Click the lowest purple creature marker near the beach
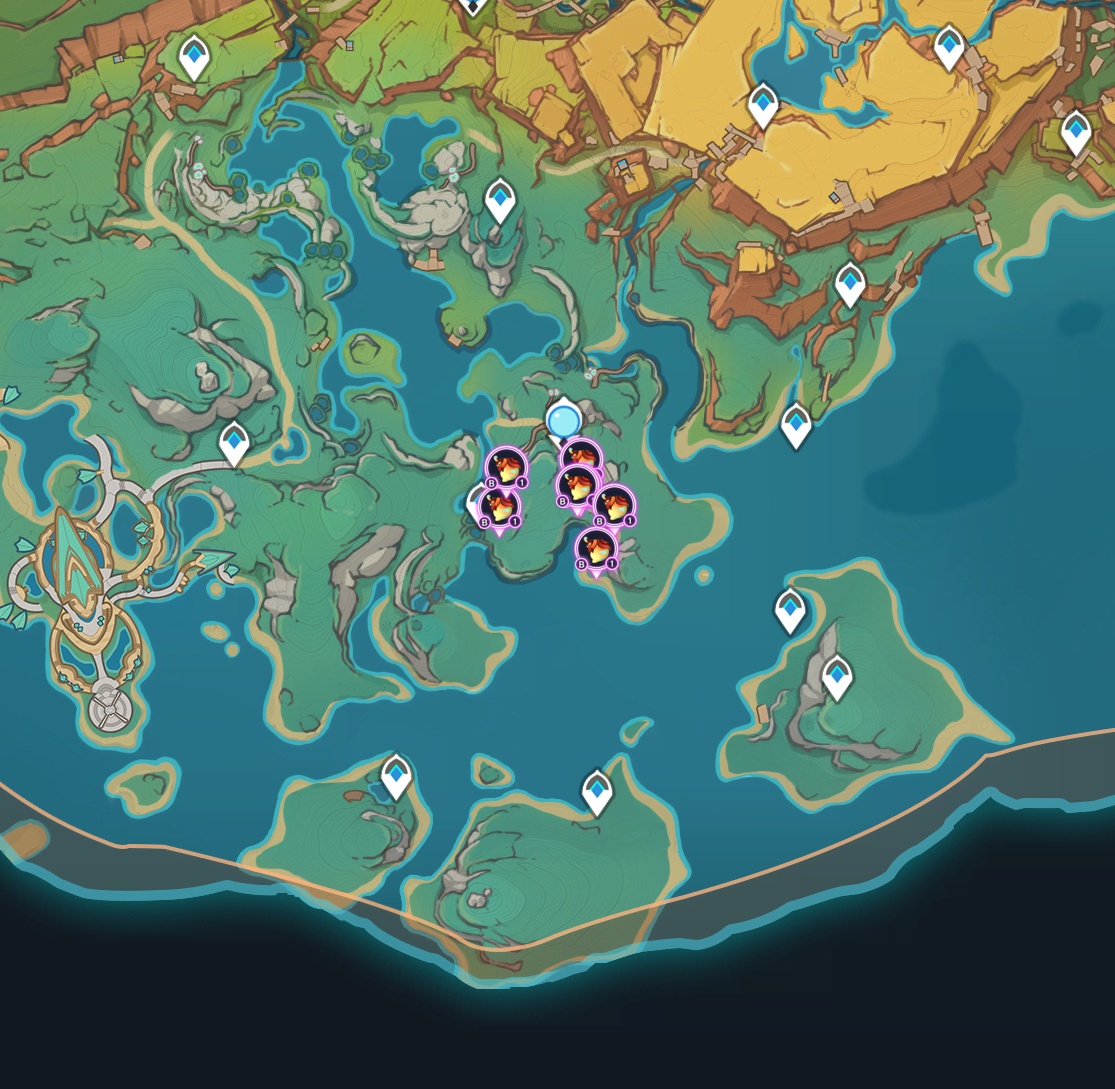This screenshot has width=1115, height=1089. click(596, 549)
